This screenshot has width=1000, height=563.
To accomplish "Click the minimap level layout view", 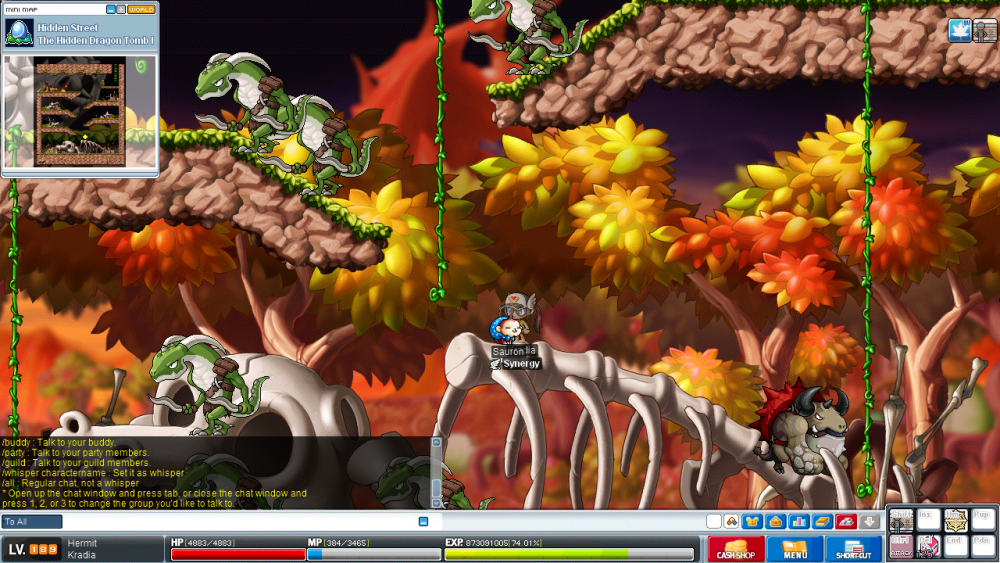I will coord(80,110).
